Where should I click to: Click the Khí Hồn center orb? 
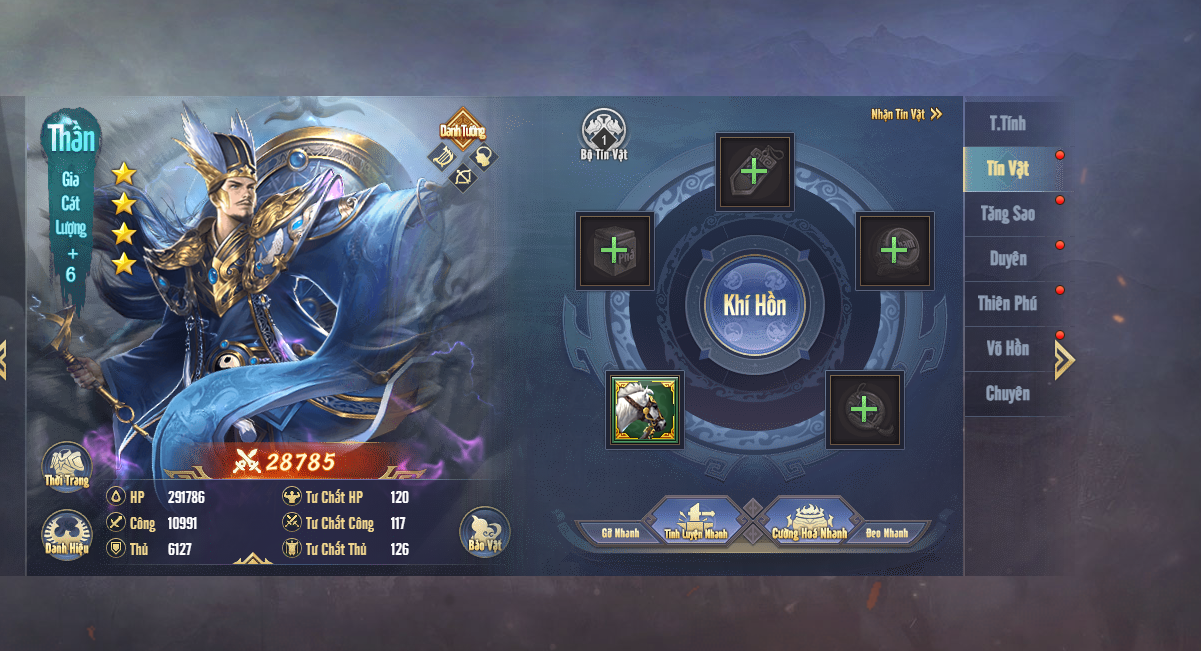point(754,306)
